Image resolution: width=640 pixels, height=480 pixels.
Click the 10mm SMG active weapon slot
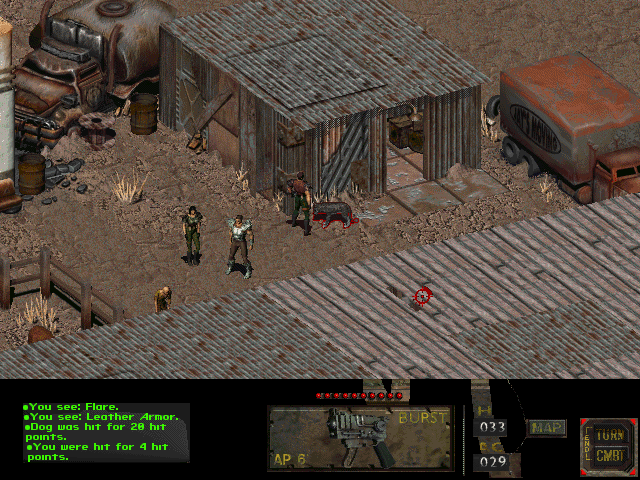coord(360,438)
